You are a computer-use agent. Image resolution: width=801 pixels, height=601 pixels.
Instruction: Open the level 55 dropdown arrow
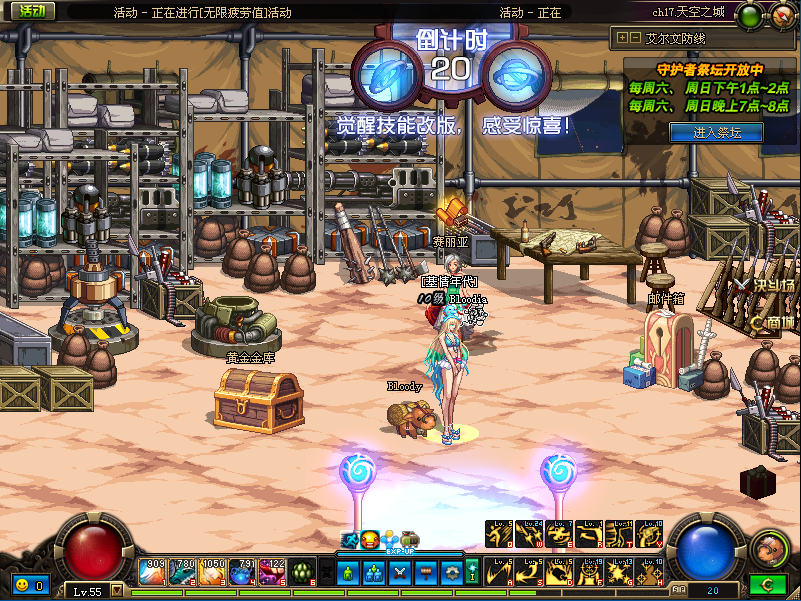[117, 590]
